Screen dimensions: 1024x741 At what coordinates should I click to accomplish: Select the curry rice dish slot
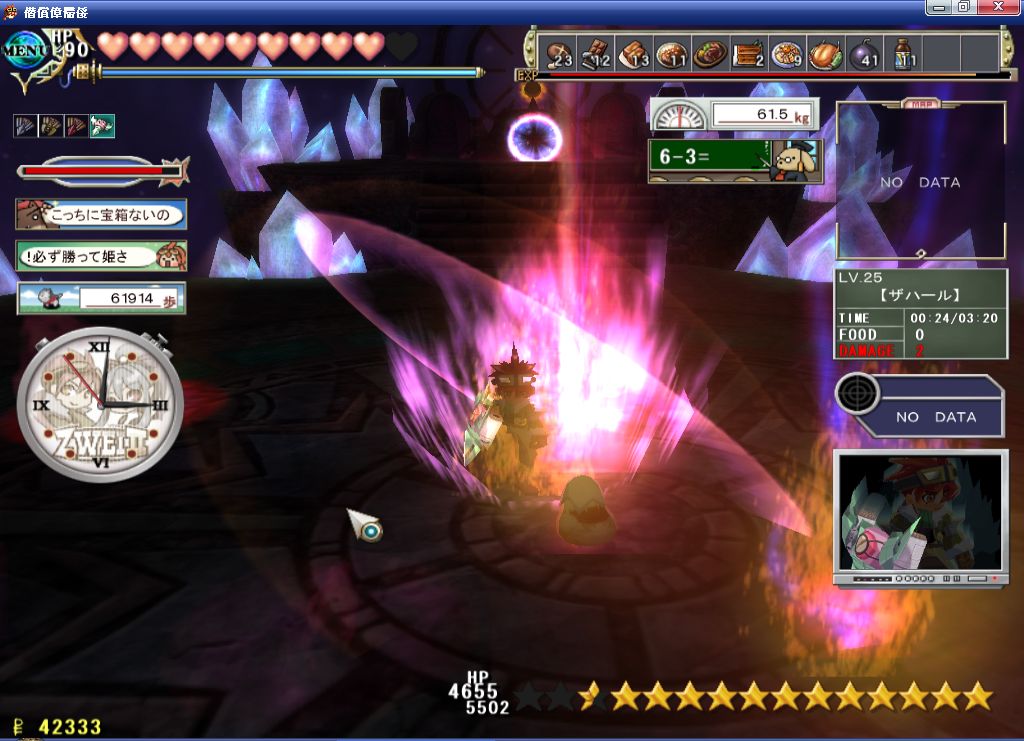click(x=672, y=53)
